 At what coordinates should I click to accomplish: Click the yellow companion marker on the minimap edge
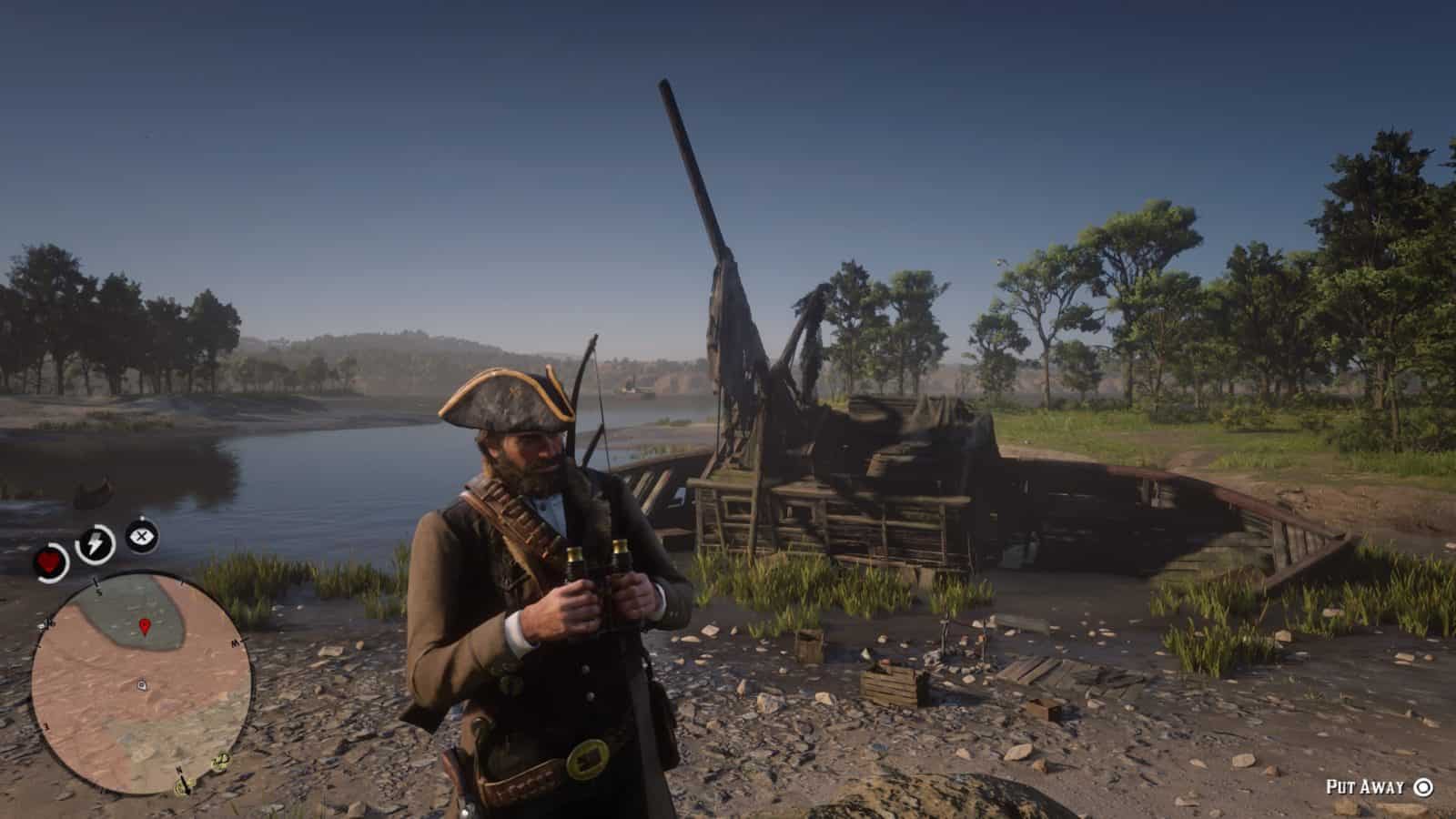pyautogui.click(x=220, y=760)
